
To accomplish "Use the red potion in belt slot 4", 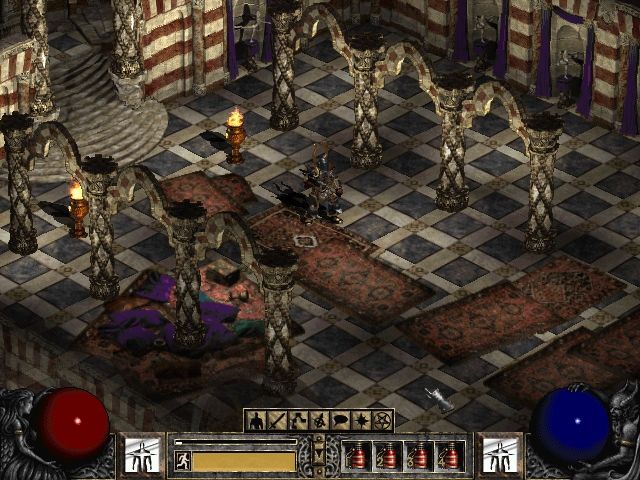I will tap(451, 456).
